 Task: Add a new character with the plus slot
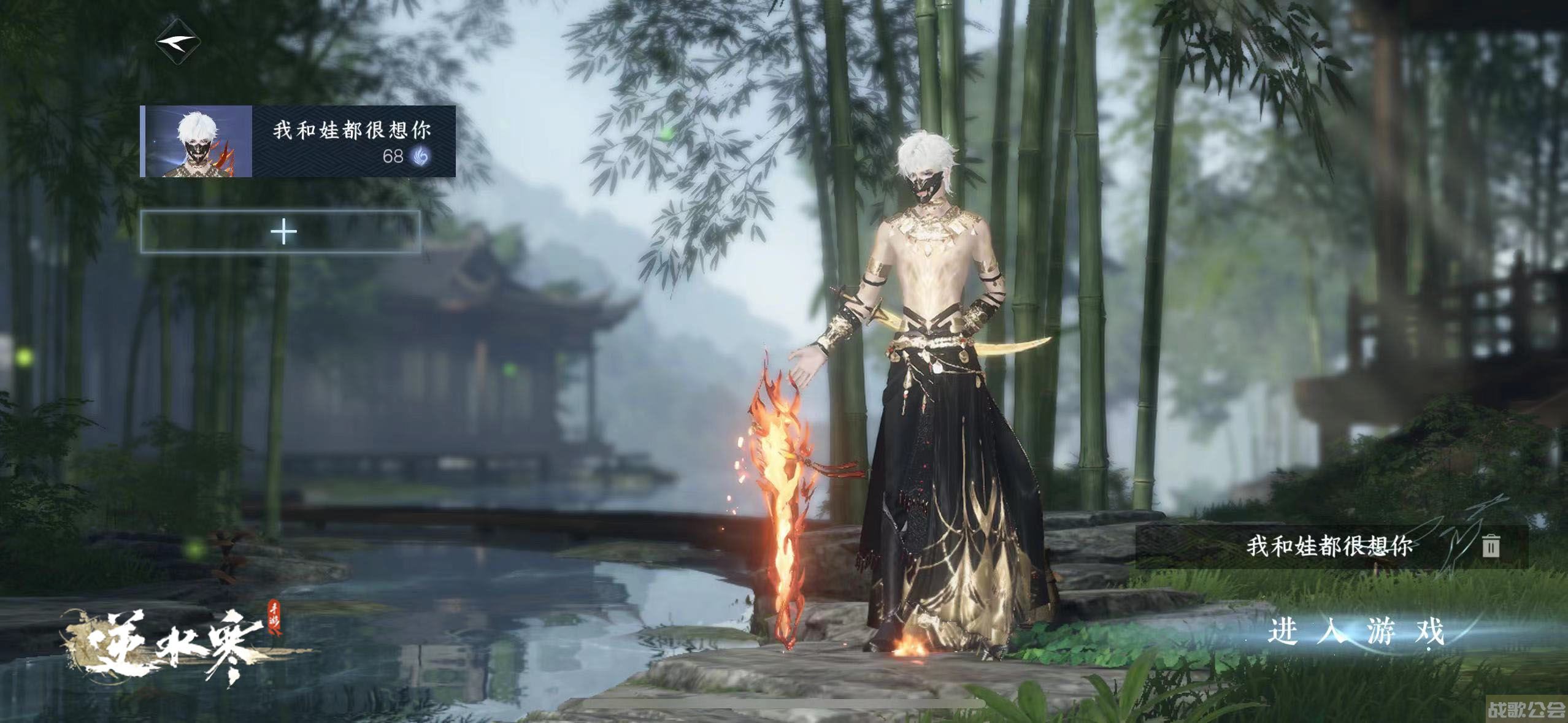pos(282,232)
